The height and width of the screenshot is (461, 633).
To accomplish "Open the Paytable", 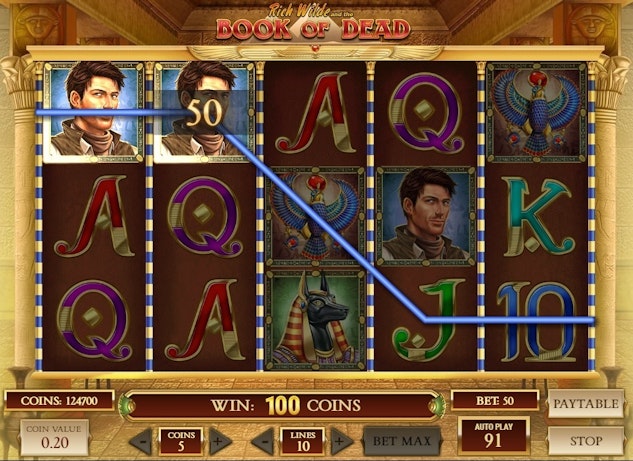I will (586, 402).
